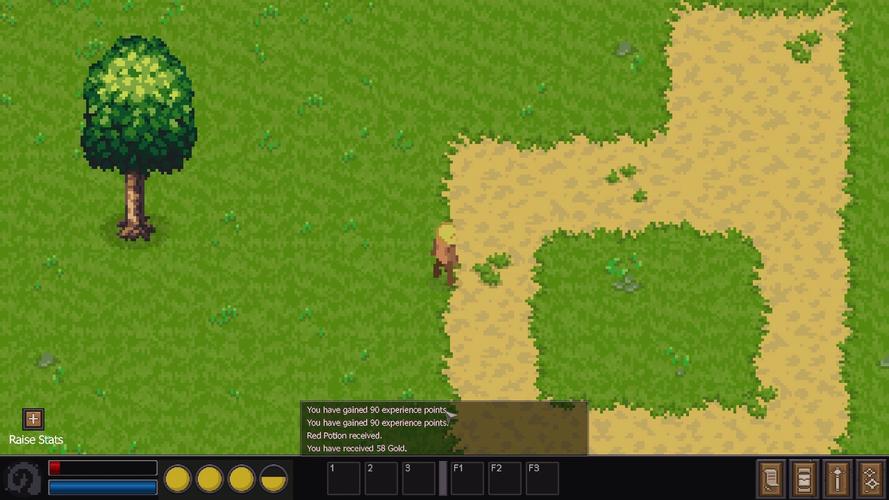Select hotbar slot numbered 2
This screenshot has width=889, height=500.
pos(381,477)
